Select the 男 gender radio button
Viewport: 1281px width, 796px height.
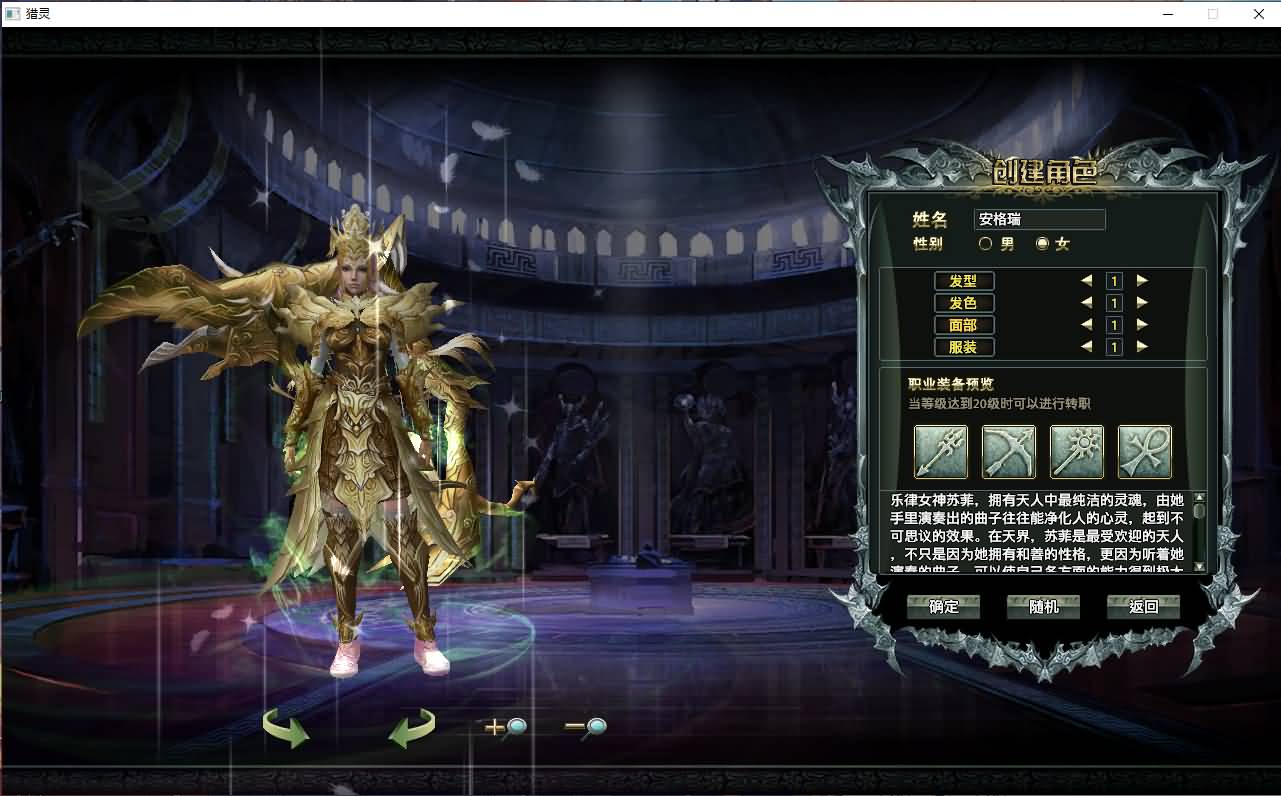[985, 243]
